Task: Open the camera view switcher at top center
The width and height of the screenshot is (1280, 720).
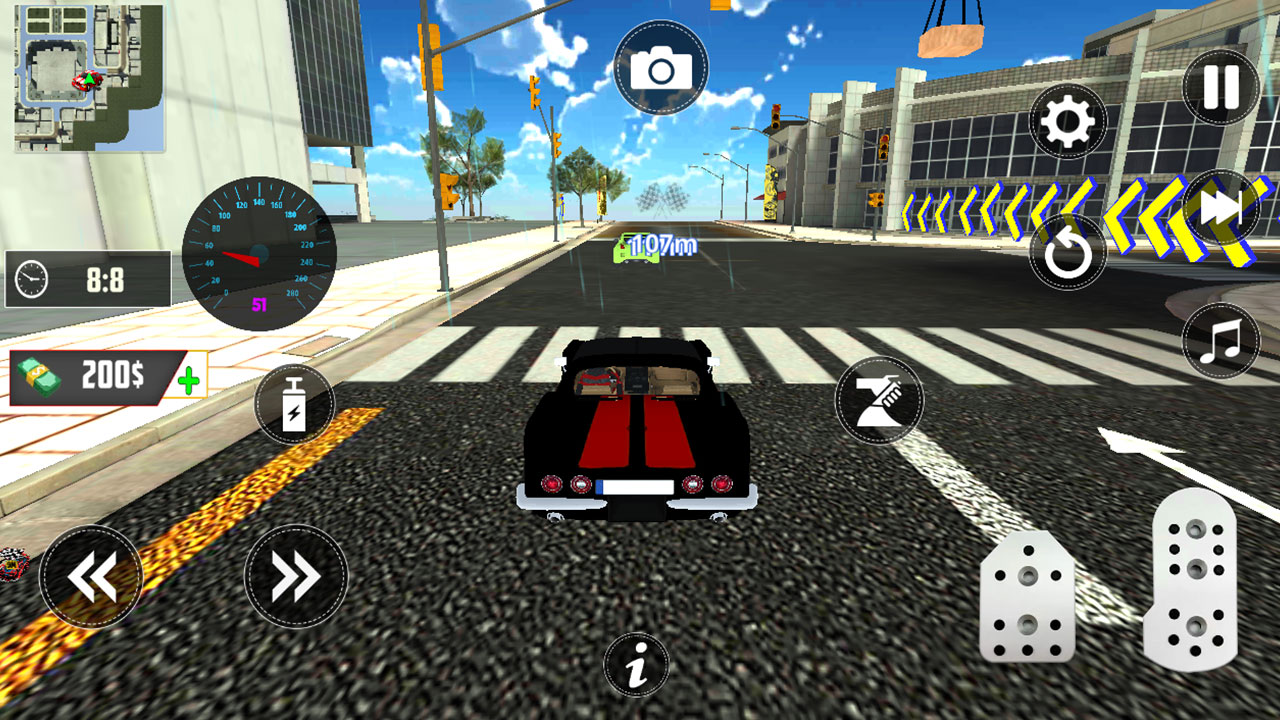Action: pos(662,69)
